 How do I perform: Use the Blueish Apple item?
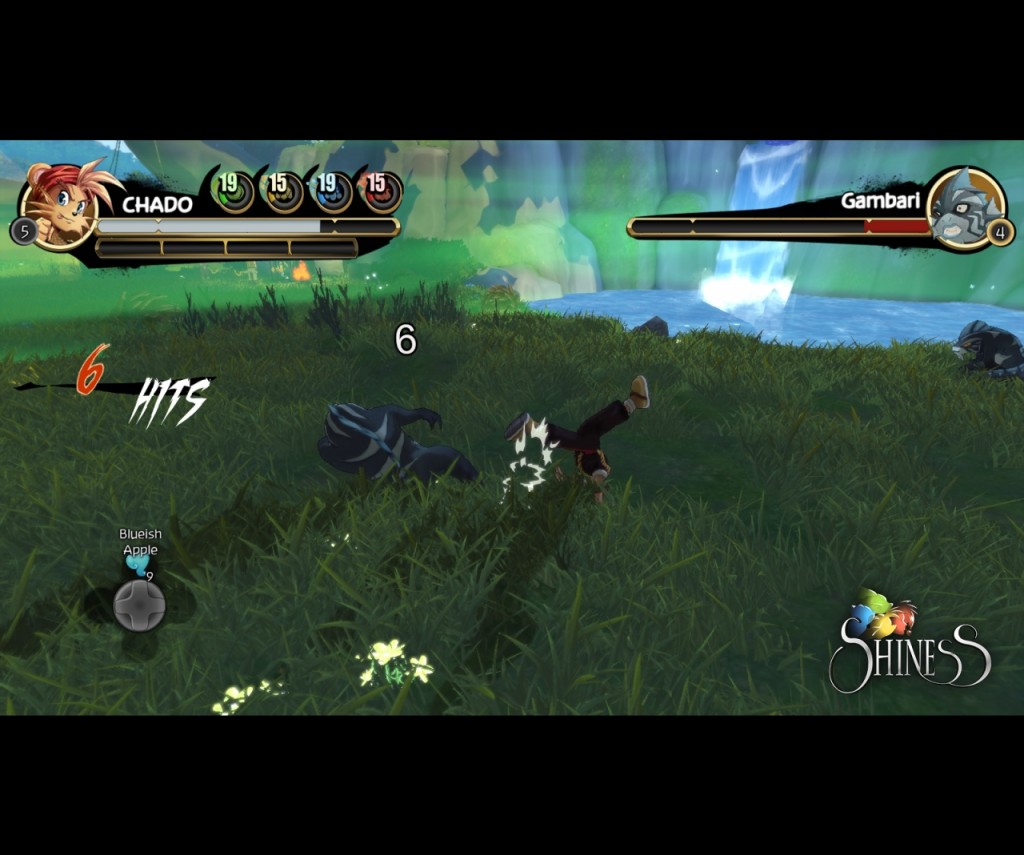[138, 567]
